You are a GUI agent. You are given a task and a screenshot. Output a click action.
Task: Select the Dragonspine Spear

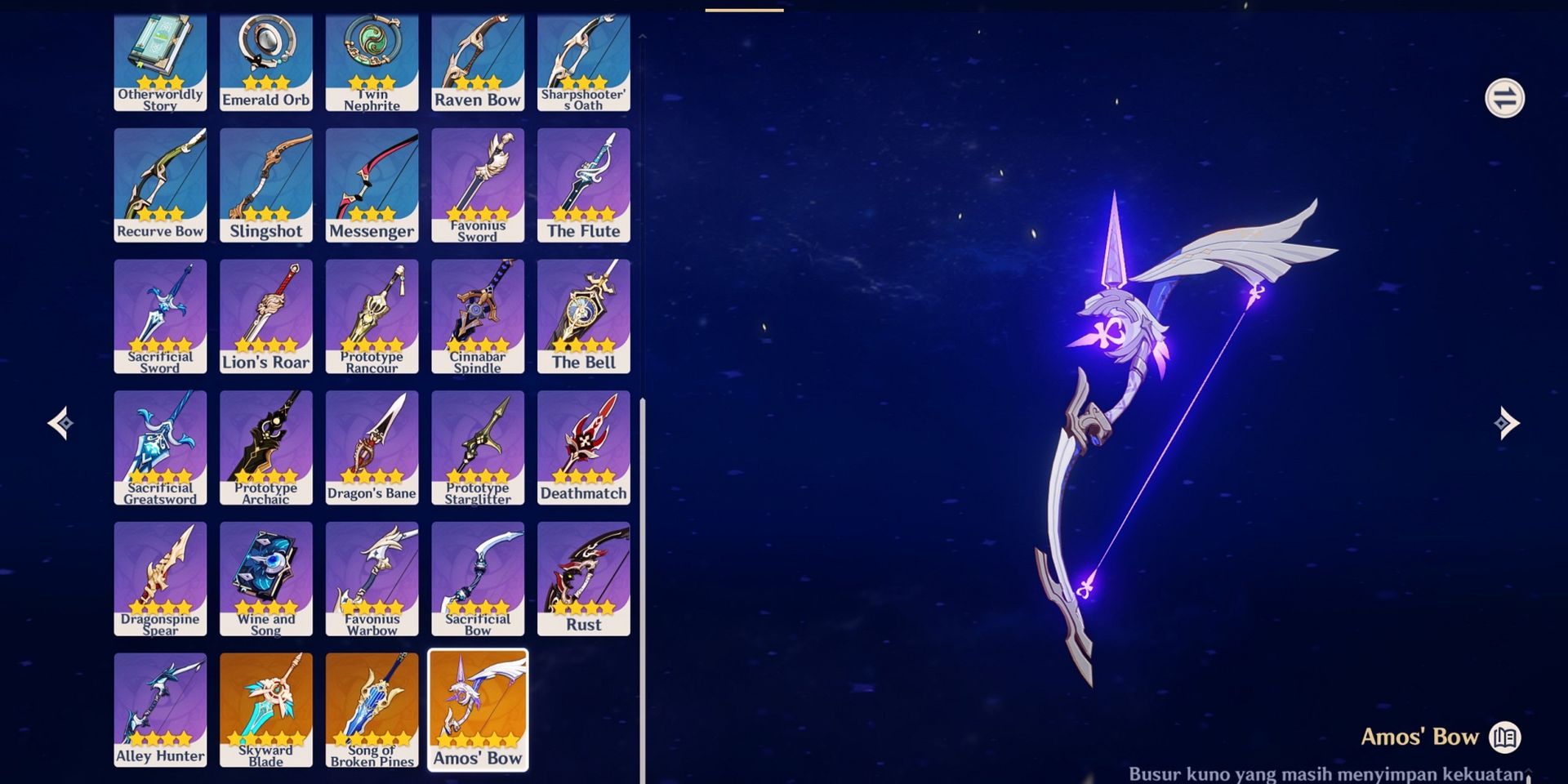(x=160, y=578)
